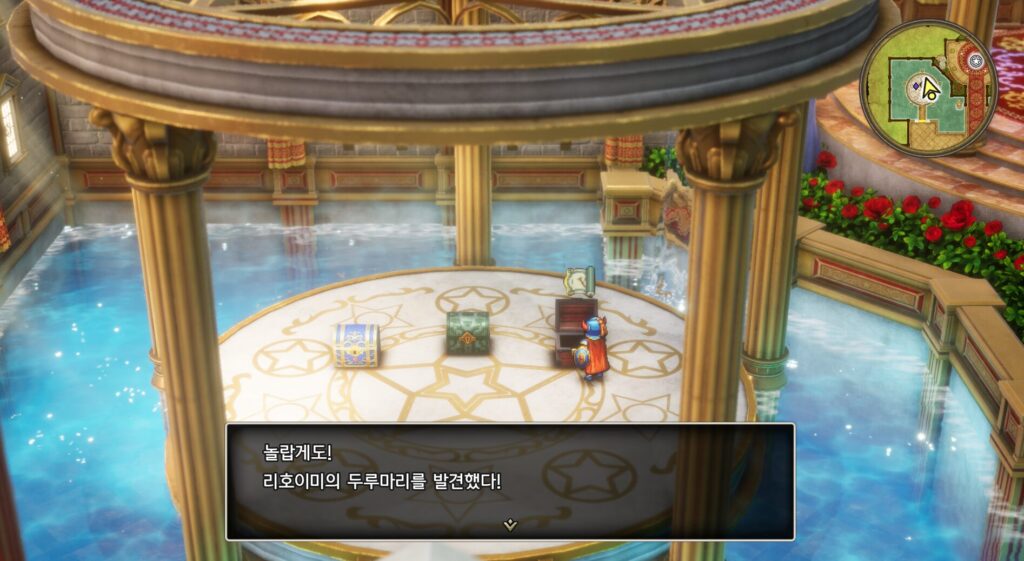
Task: Click the circular minimap
Action: pos(929,87)
